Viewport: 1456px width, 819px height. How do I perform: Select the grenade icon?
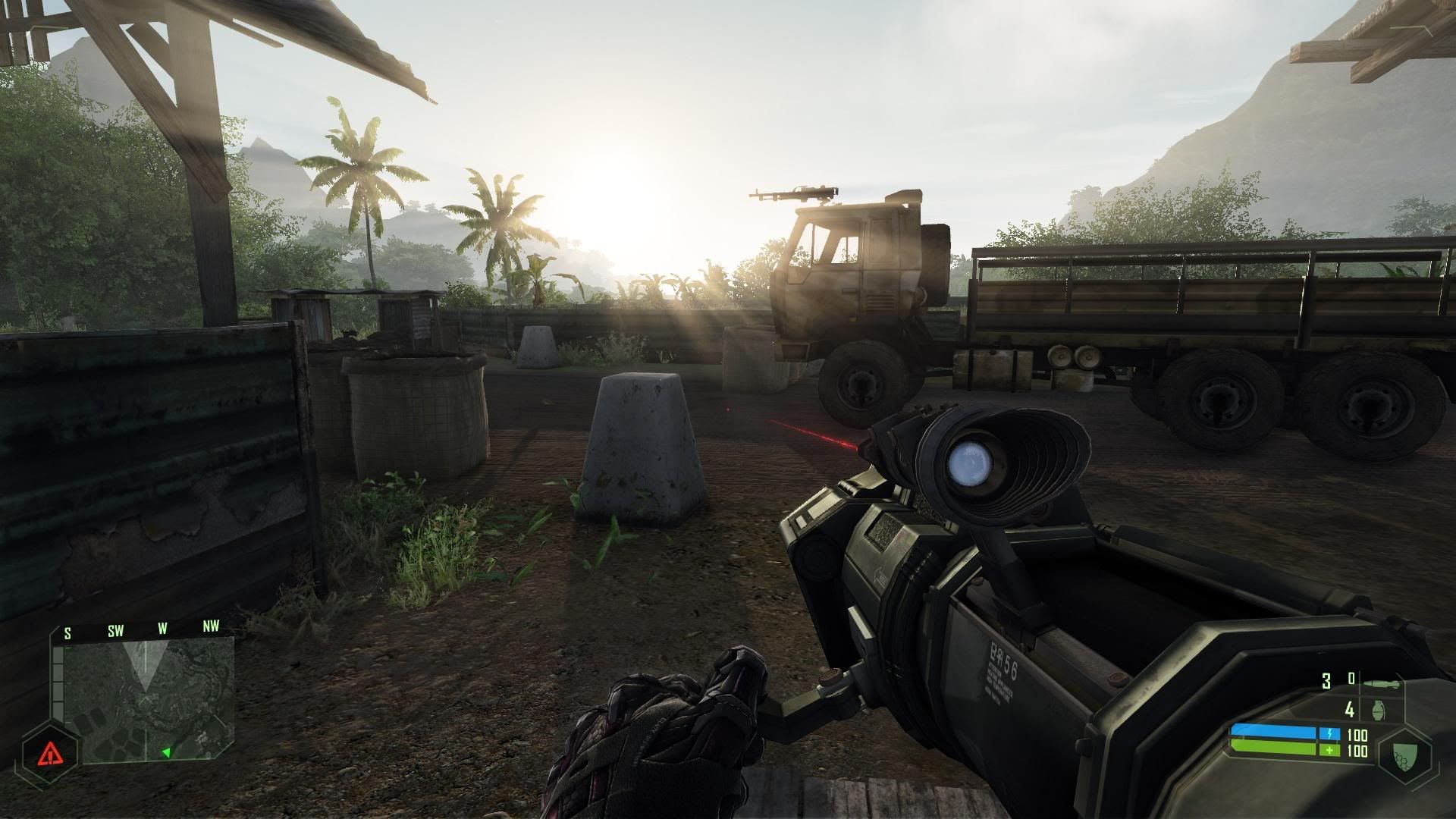click(1379, 711)
